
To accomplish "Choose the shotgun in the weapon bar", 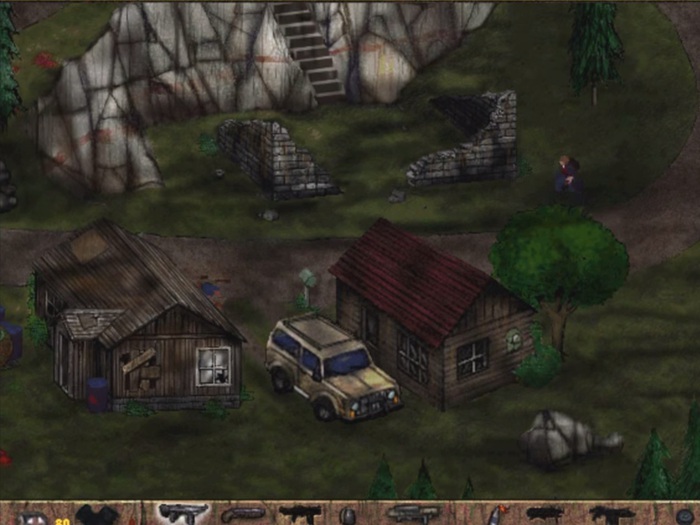I will 243,514.
